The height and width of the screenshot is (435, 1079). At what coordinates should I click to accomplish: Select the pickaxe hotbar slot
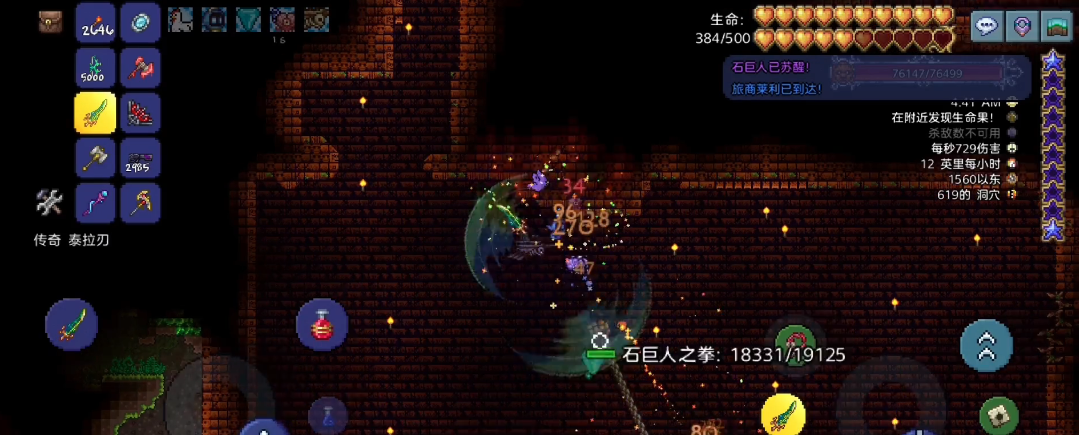pos(140,203)
